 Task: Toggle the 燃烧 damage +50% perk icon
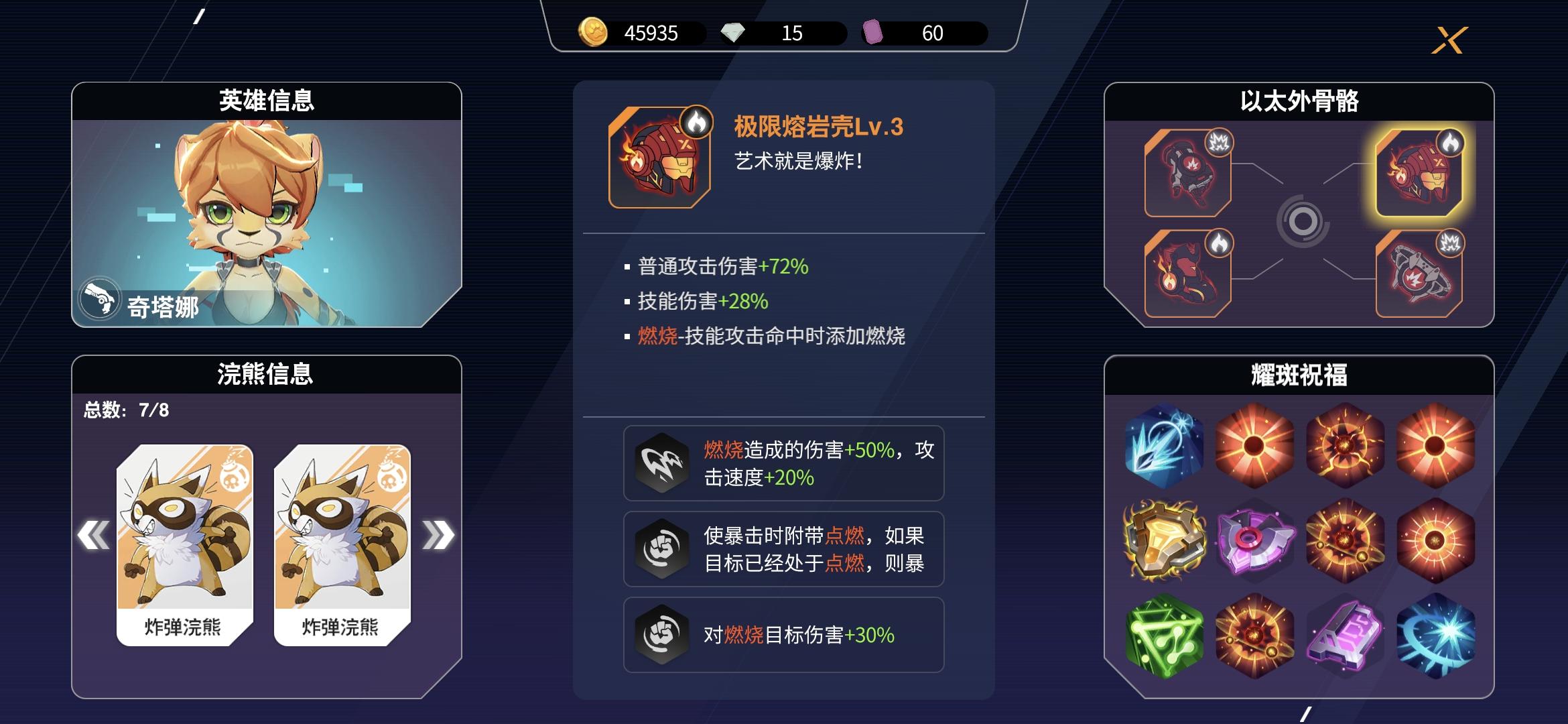tap(661, 463)
